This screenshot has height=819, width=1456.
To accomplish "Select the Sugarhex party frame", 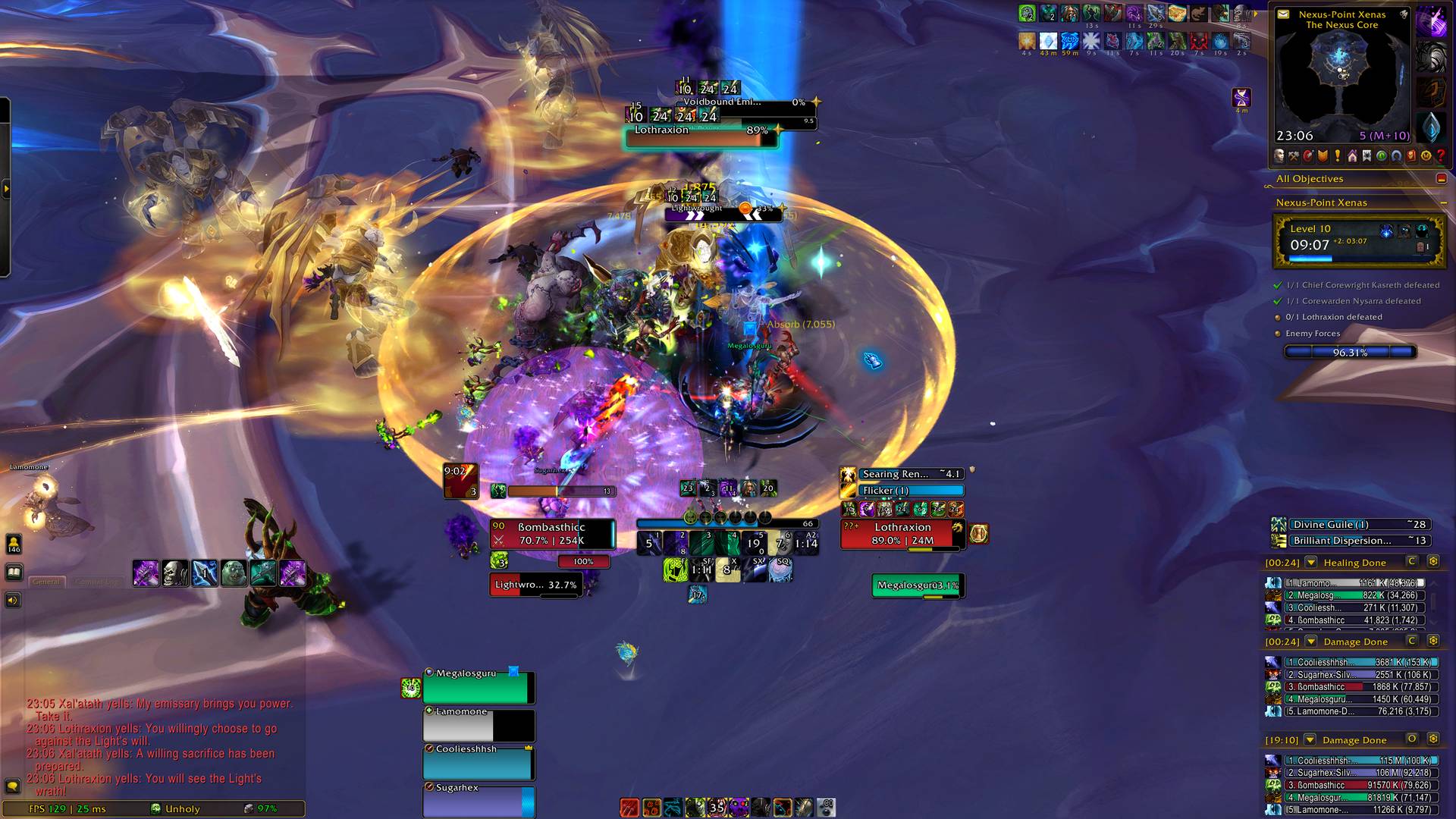I will click(478, 801).
